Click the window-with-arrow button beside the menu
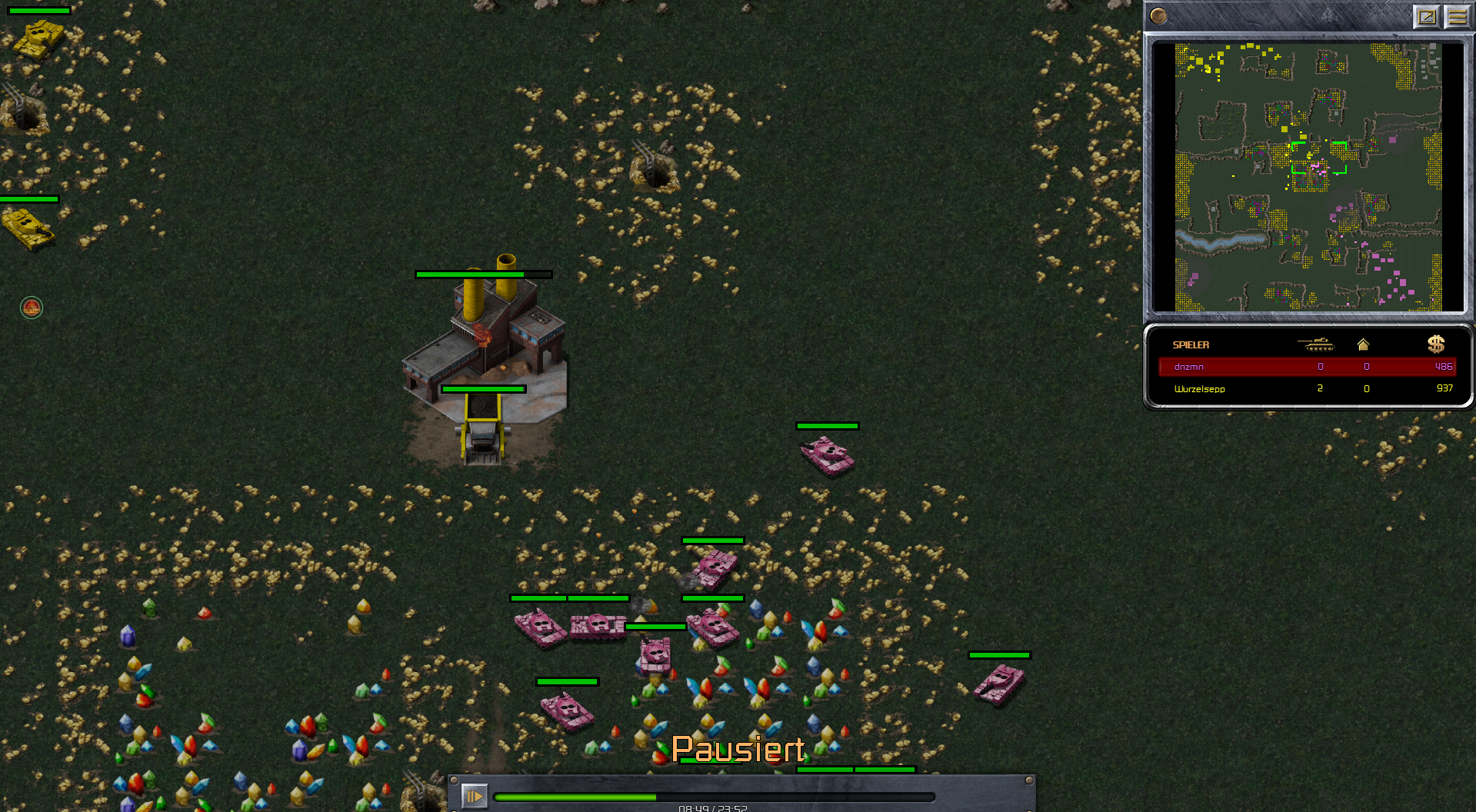 (1426, 16)
